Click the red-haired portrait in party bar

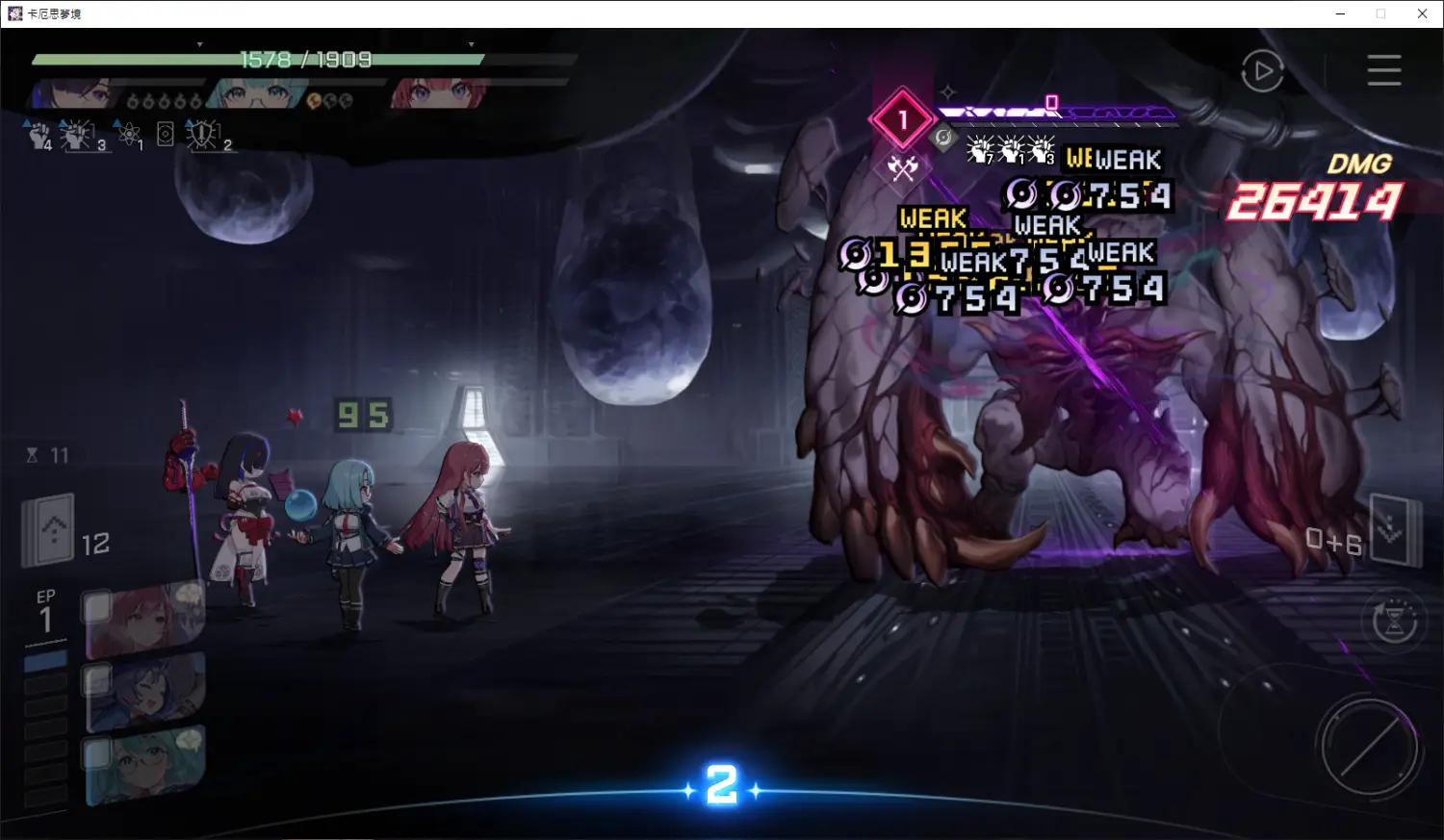(438, 94)
